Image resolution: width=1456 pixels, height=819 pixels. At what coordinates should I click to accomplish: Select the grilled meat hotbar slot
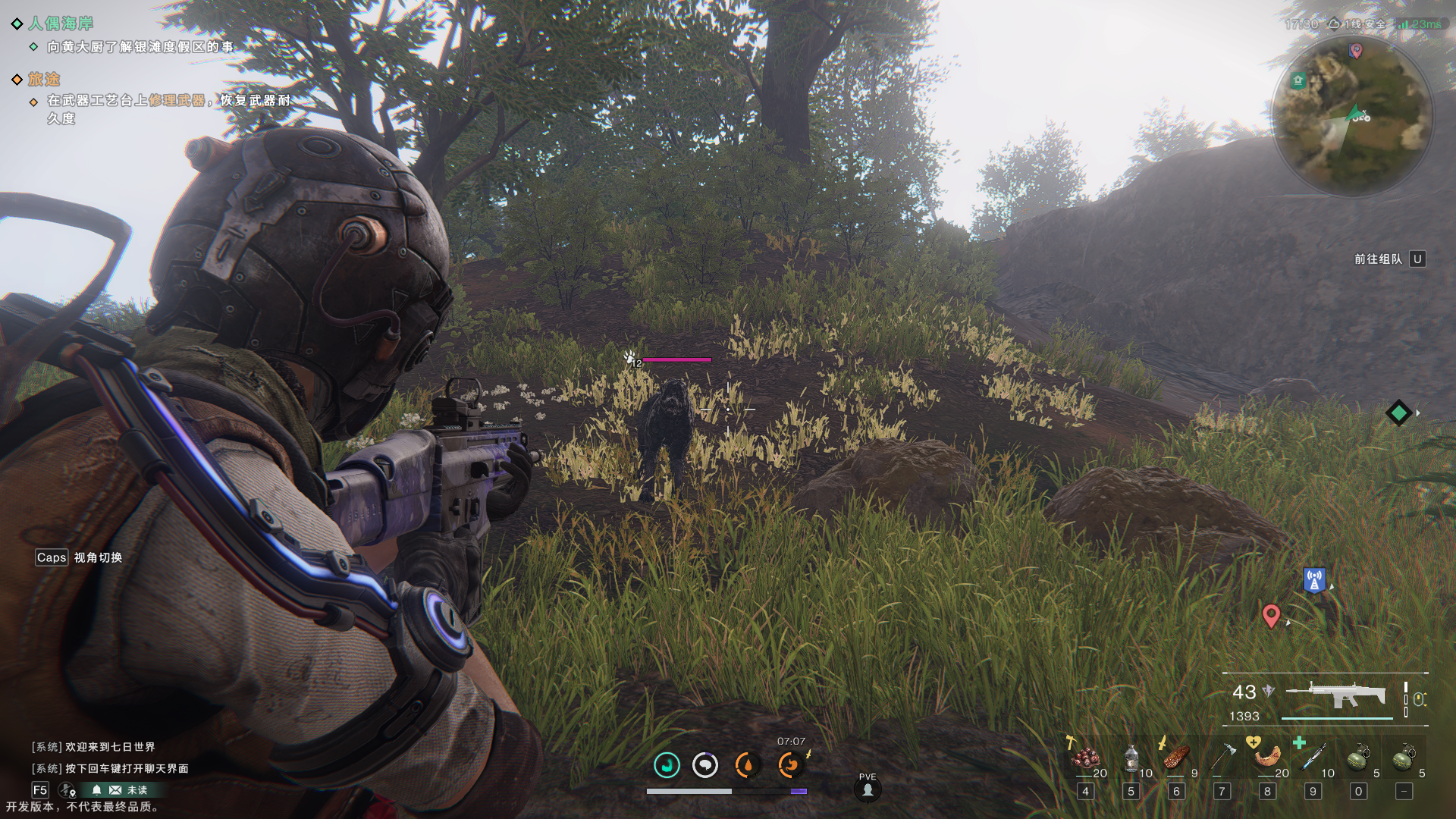1176,758
